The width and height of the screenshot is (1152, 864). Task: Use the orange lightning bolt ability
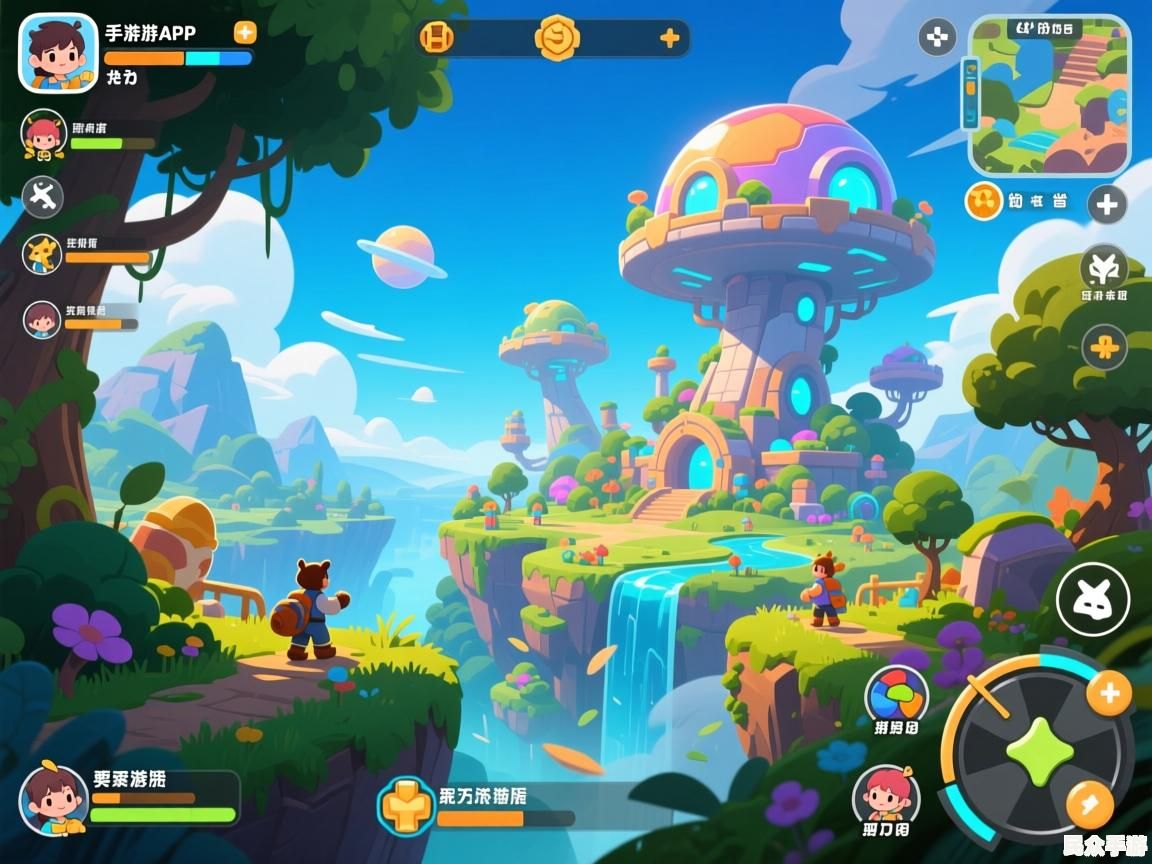click(1089, 802)
